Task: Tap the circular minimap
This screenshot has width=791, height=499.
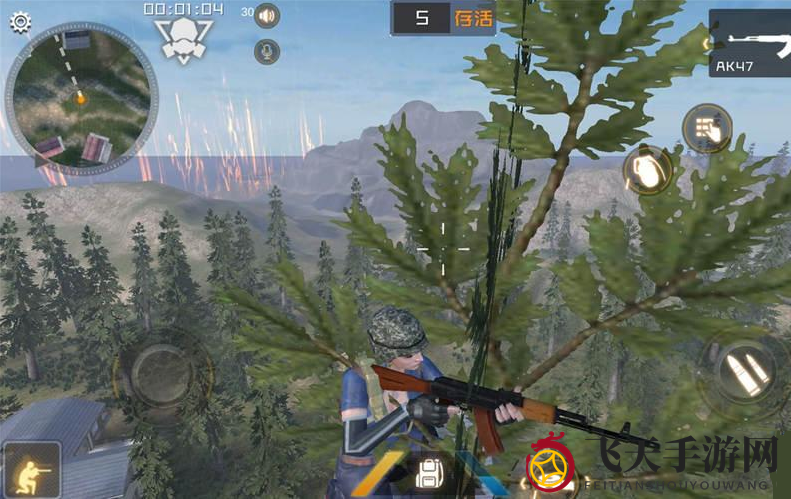Action: tap(80, 98)
